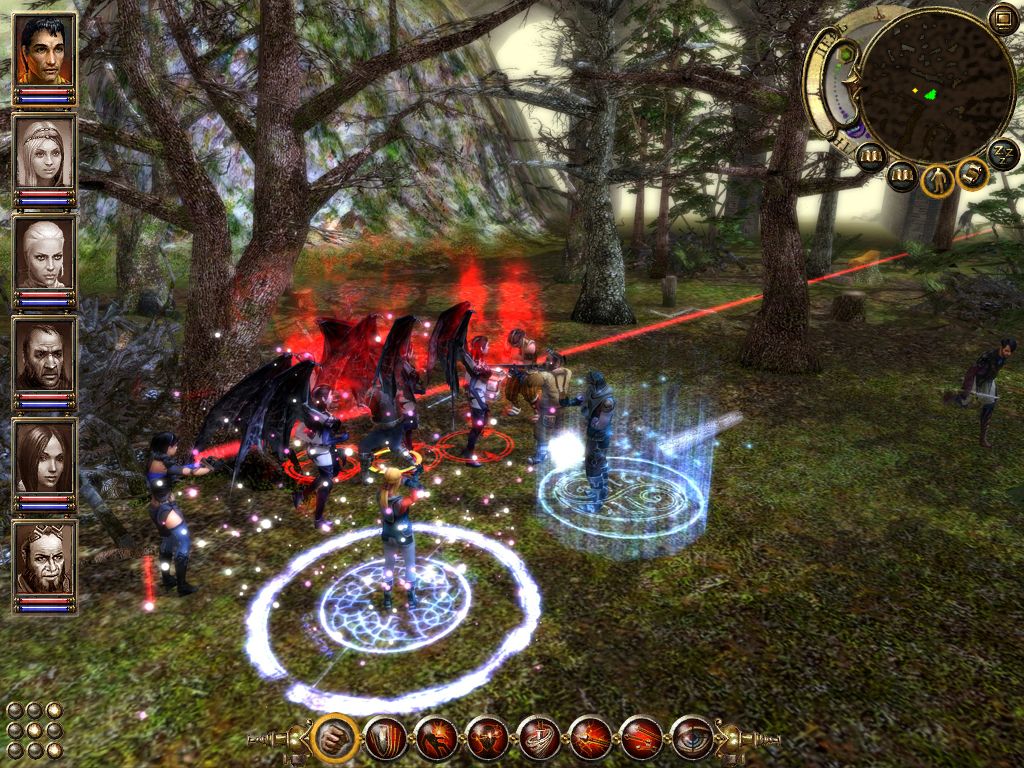Screen dimensions: 1024x768
Task: Open the monitor icon menu button
Action: tap(1002, 17)
